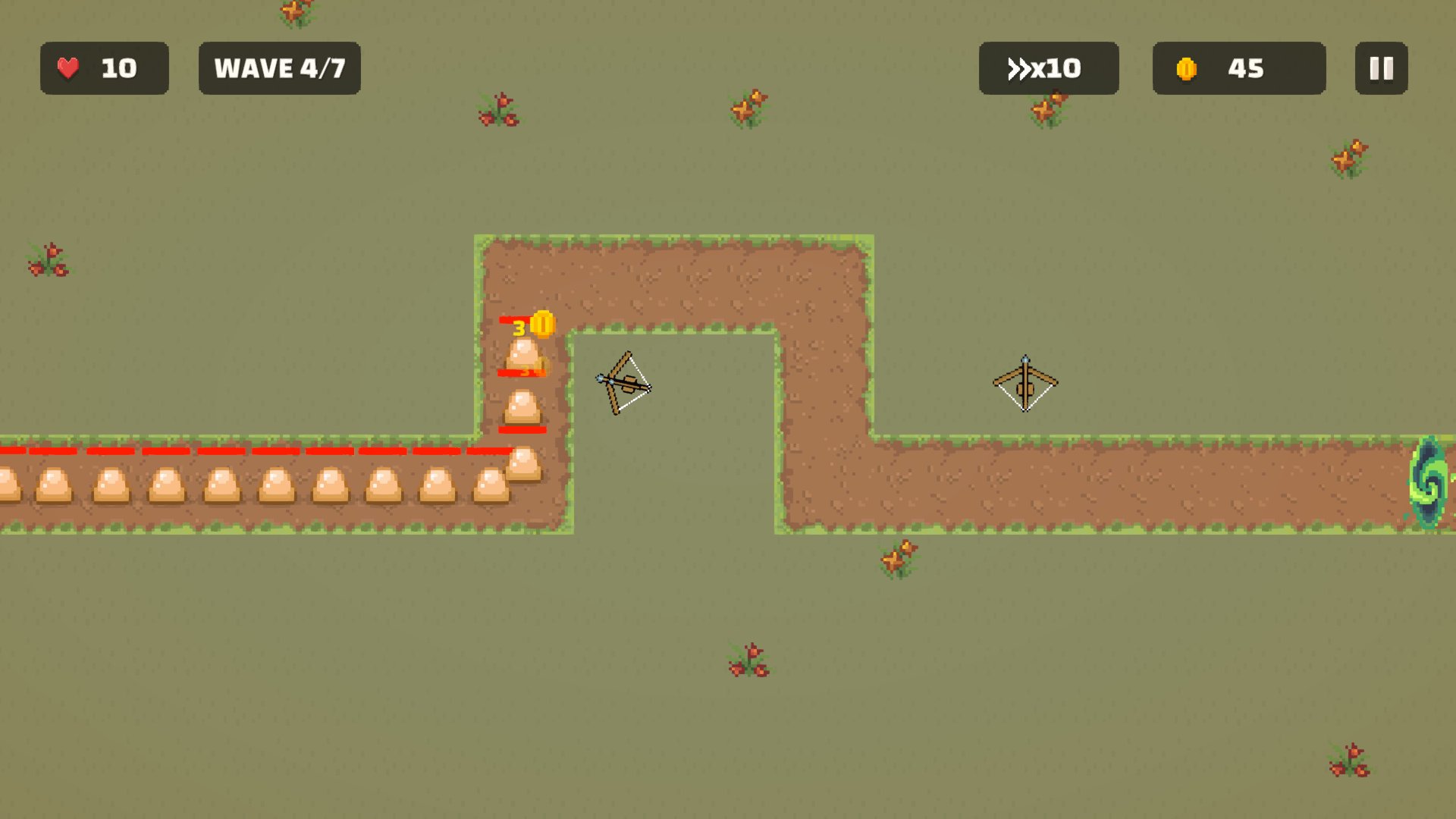The height and width of the screenshot is (819, 1456).
Task: Collect the floating coin above the slimes
Action: click(543, 322)
